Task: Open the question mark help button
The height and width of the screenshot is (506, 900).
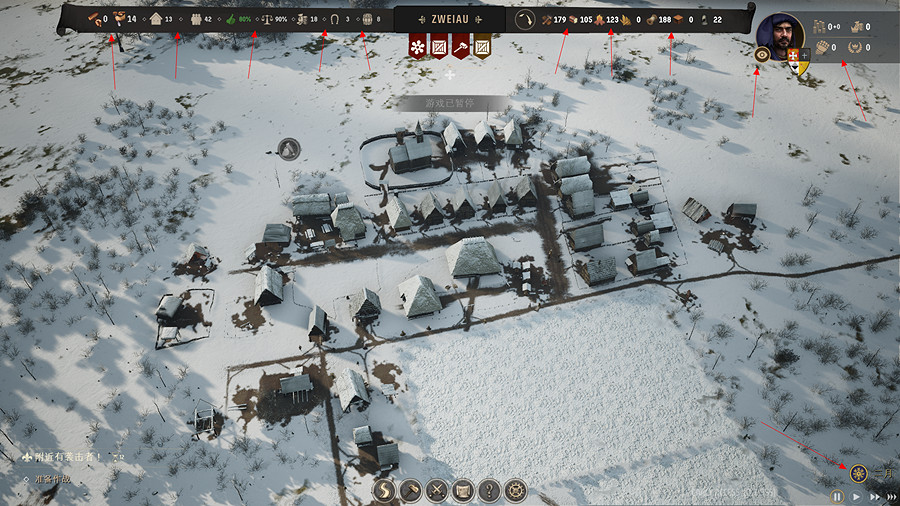Action: [x=489, y=490]
